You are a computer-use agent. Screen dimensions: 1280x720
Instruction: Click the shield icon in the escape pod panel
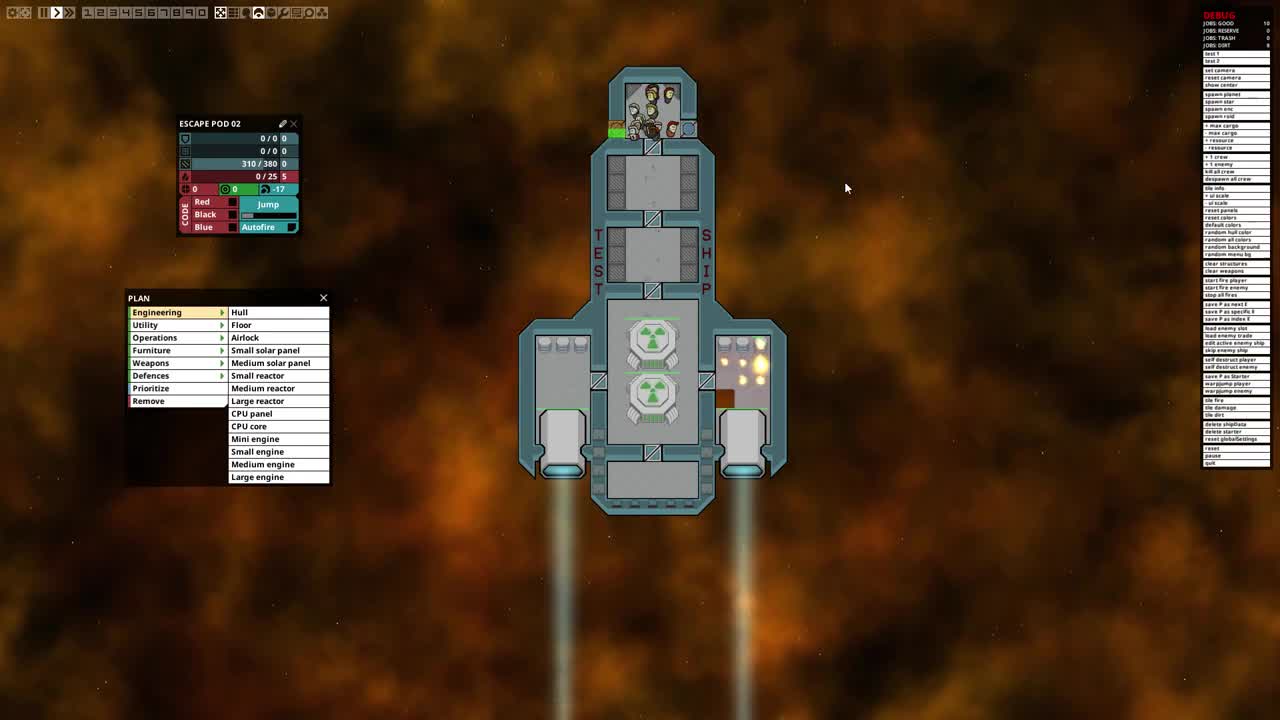(x=185, y=139)
